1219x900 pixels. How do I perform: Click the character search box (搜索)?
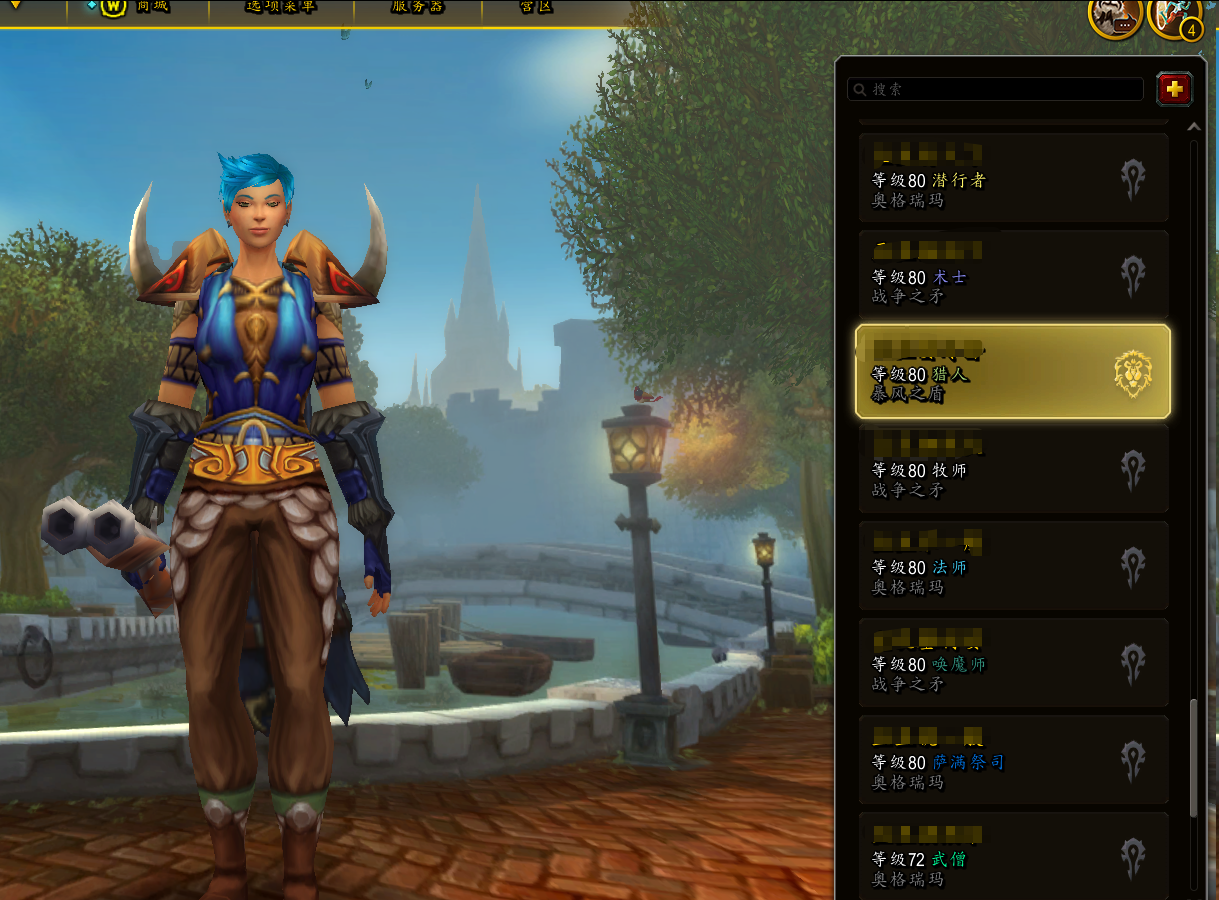coord(1000,89)
